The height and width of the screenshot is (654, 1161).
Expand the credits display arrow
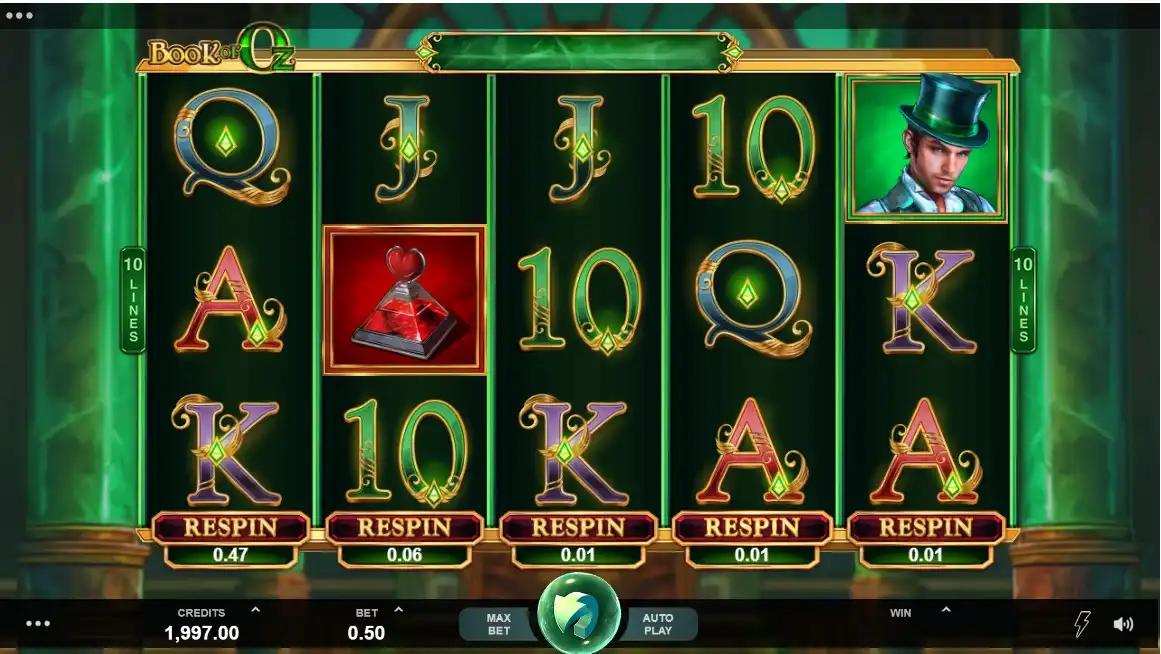pyautogui.click(x=255, y=609)
